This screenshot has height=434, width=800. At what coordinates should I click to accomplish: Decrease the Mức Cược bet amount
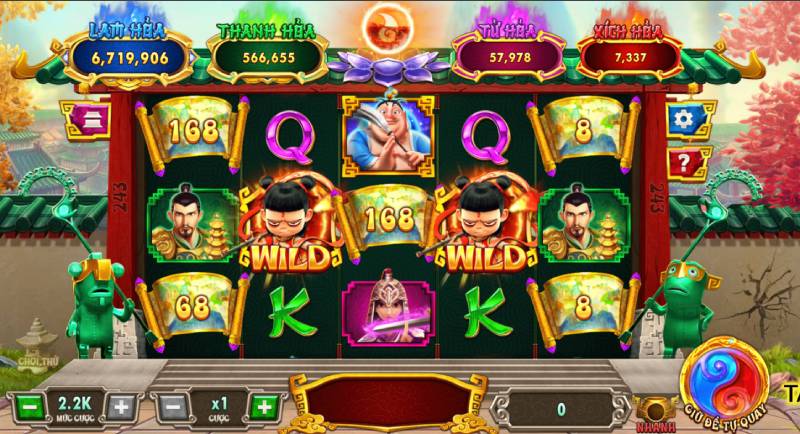(31, 407)
